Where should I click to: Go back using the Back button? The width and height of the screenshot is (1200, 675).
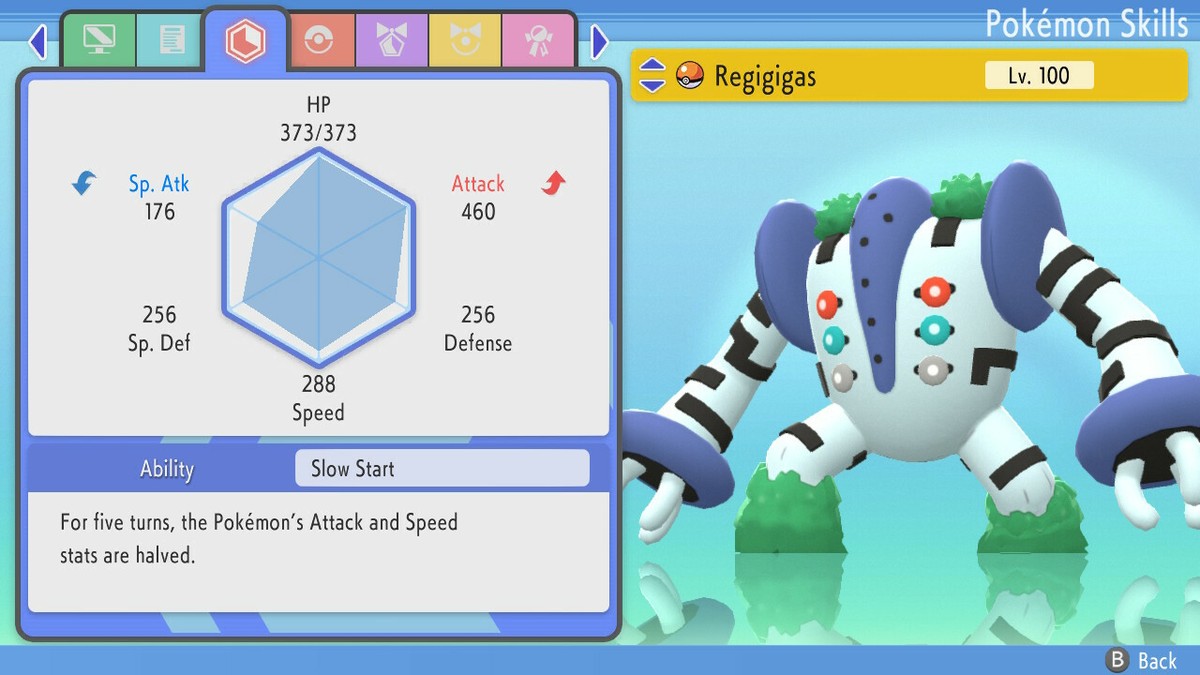[1142, 660]
